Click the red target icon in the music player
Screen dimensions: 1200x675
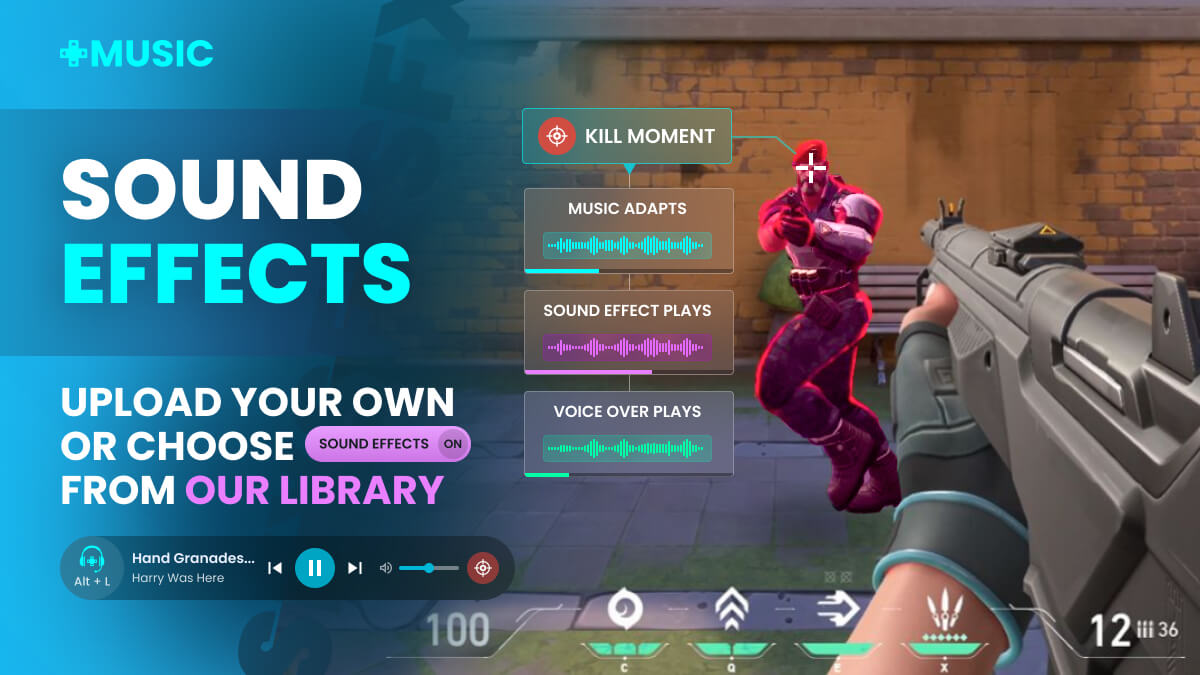[484, 568]
